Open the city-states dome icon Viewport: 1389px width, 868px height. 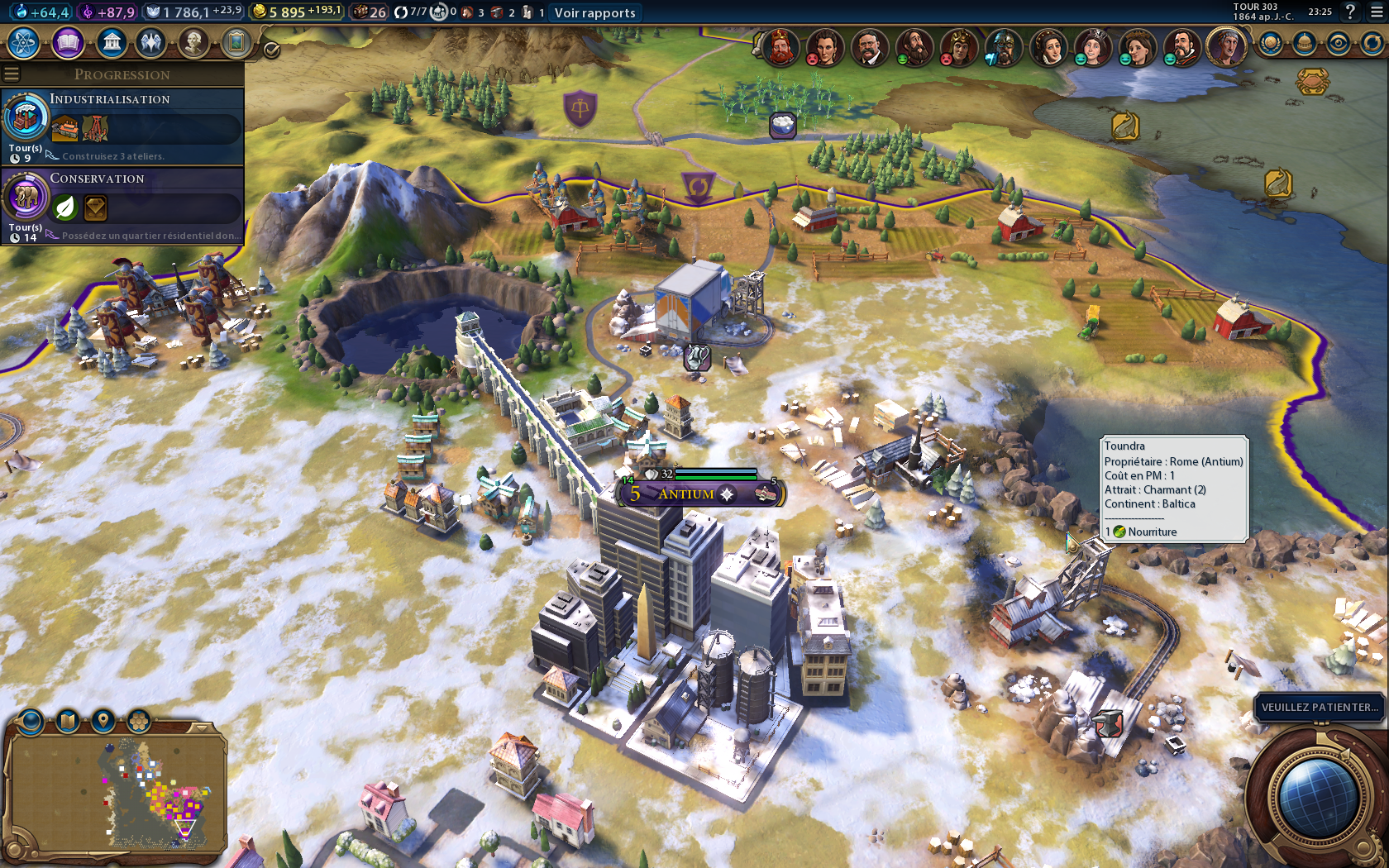[1305, 43]
